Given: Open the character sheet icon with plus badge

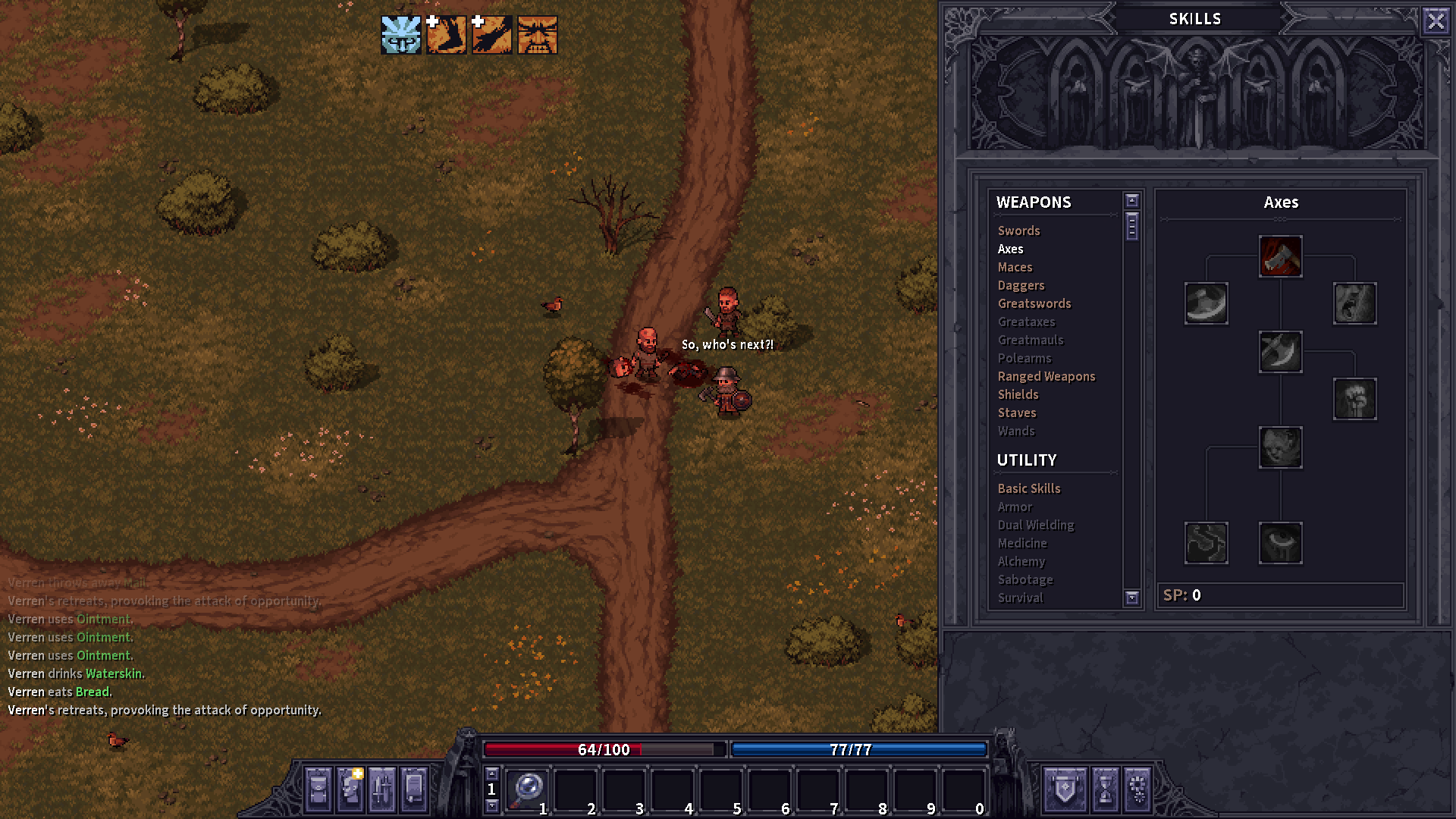Looking at the screenshot, I should pyautogui.click(x=349, y=789).
